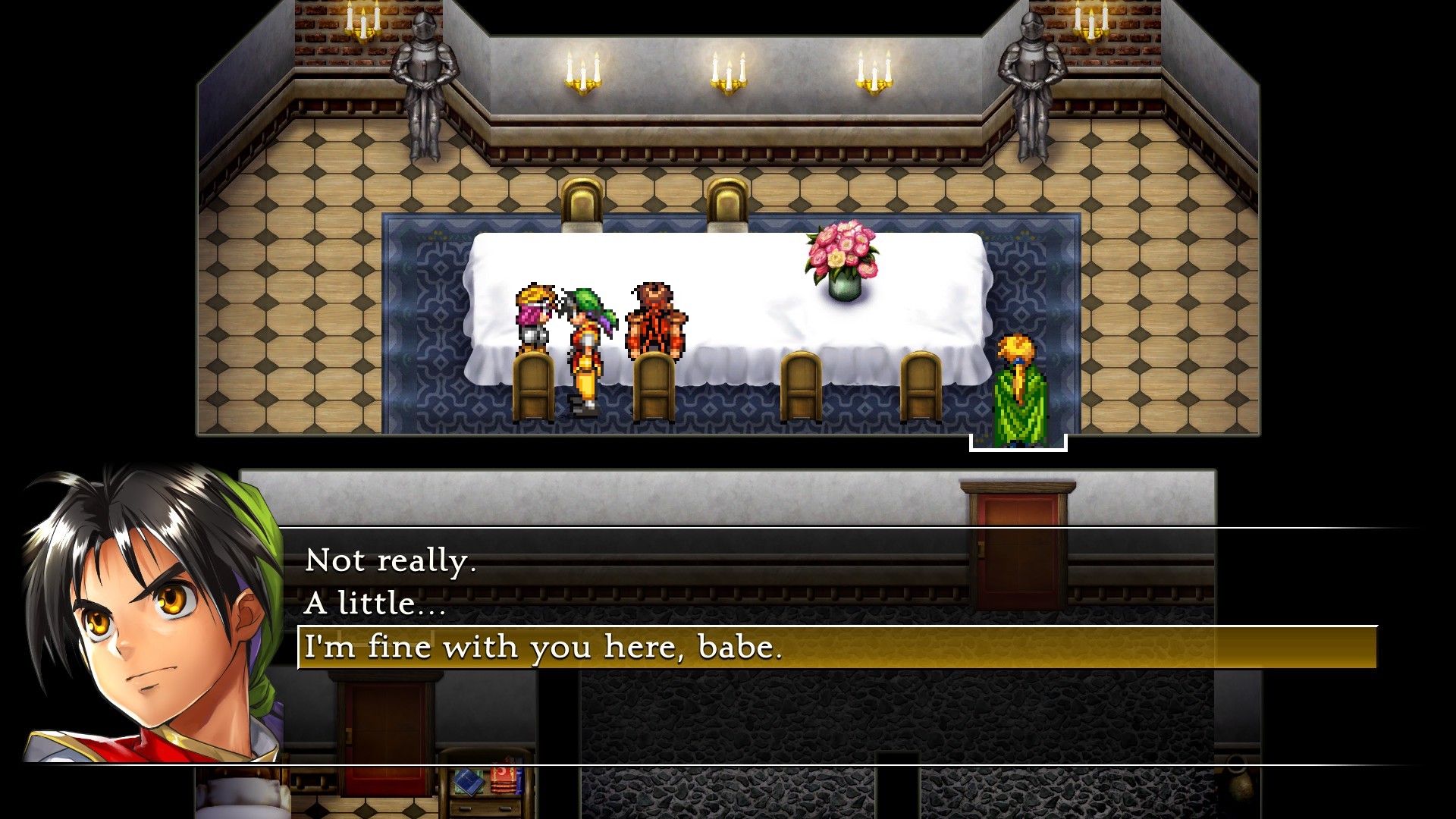1456x819 pixels.
Task: Pick "I'm fine with you here, babe."
Action: tap(543, 648)
